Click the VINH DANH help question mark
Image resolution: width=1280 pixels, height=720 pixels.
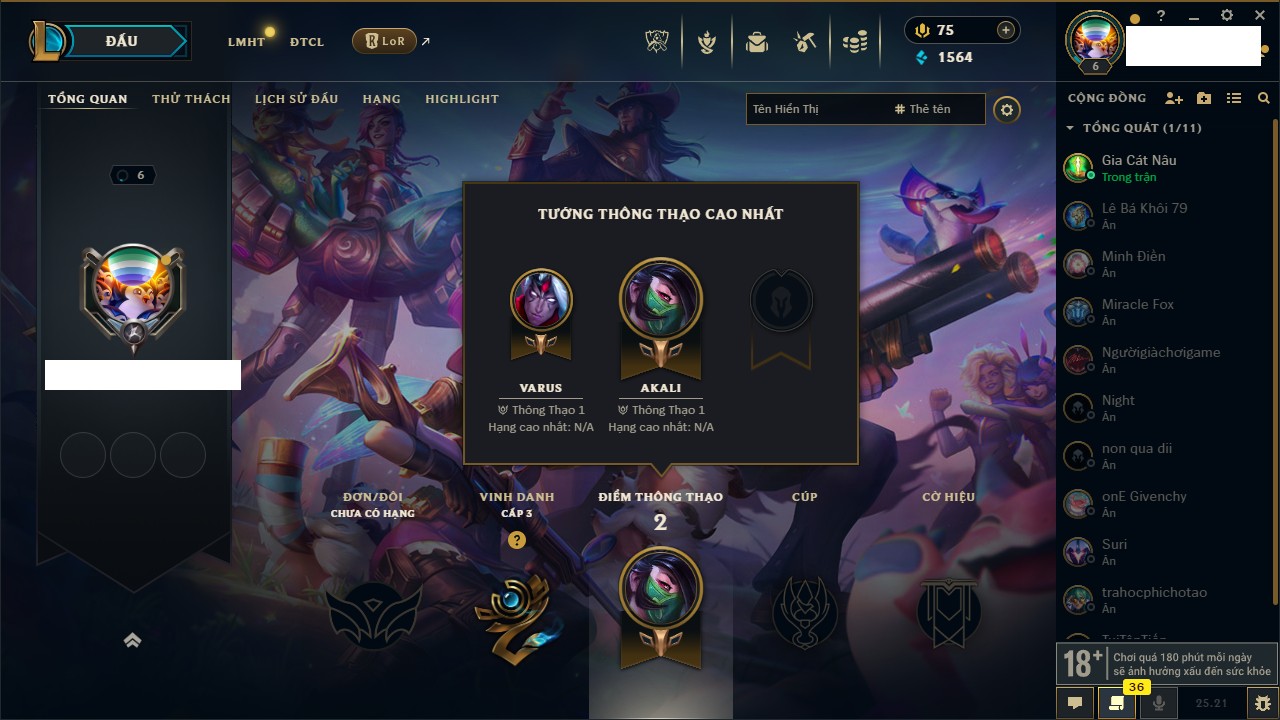pos(516,540)
